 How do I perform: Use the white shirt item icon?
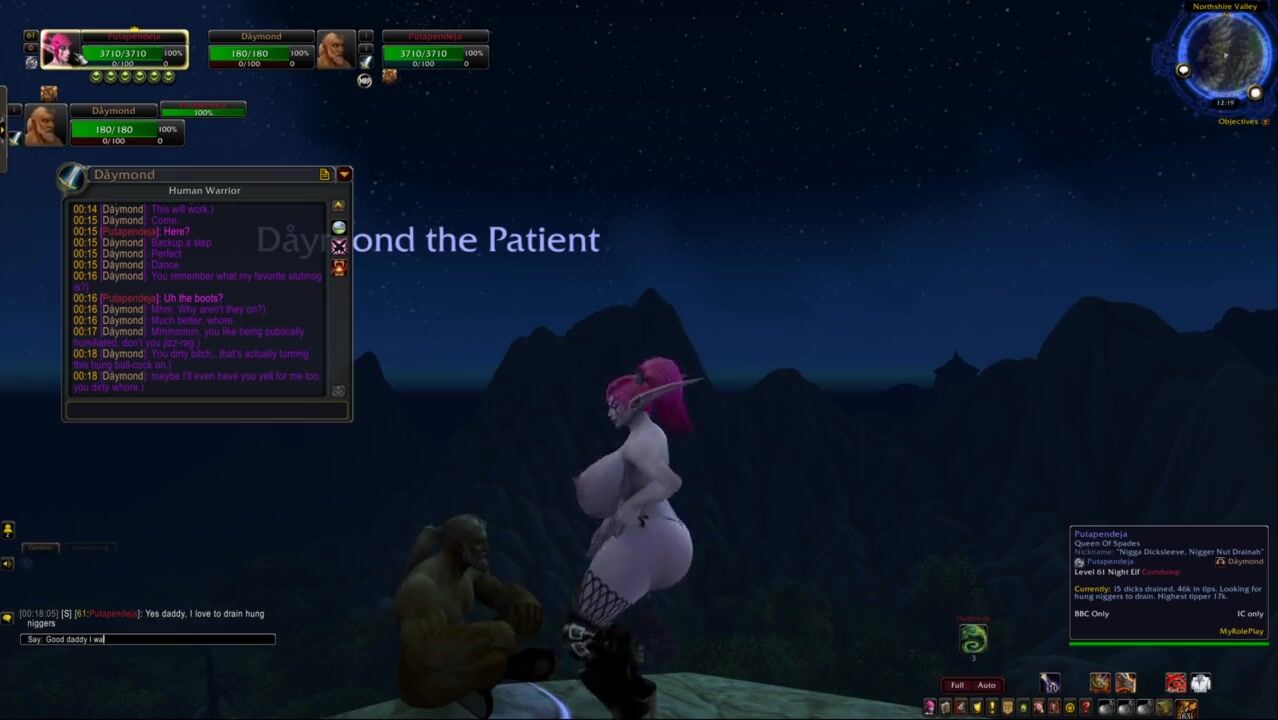1200,683
